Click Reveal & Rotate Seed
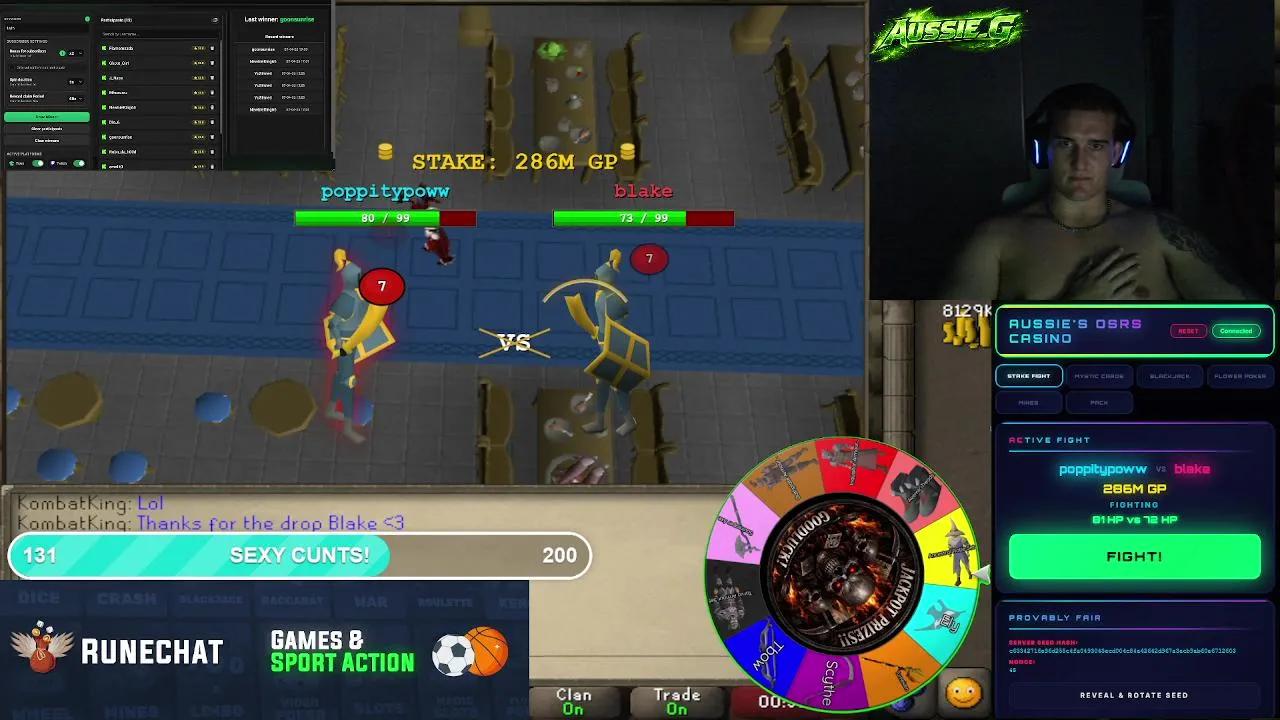Screen dimensions: 1280x720 [x=1134, y=695]
